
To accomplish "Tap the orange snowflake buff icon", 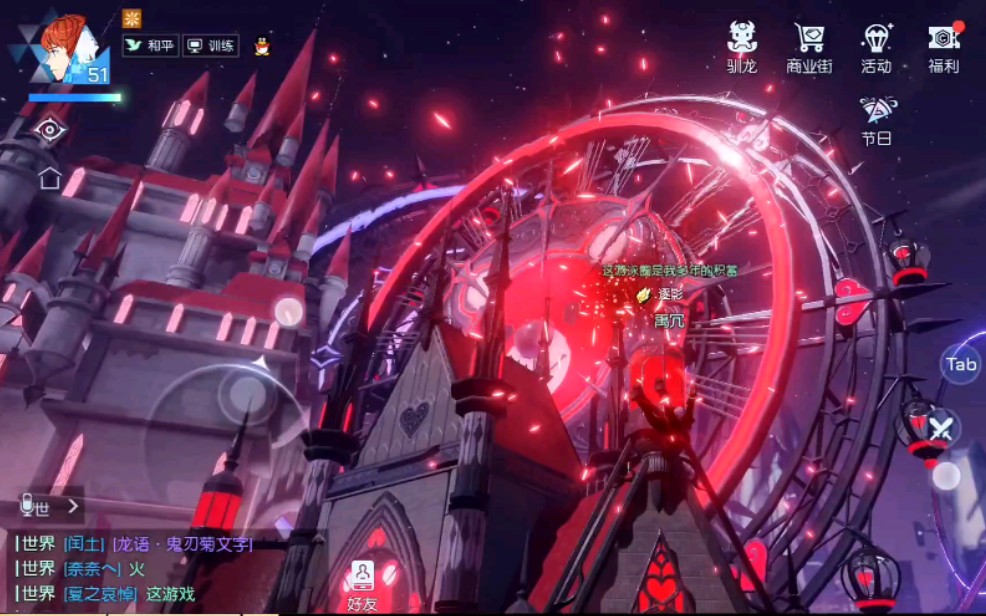I will pos(132,18).
